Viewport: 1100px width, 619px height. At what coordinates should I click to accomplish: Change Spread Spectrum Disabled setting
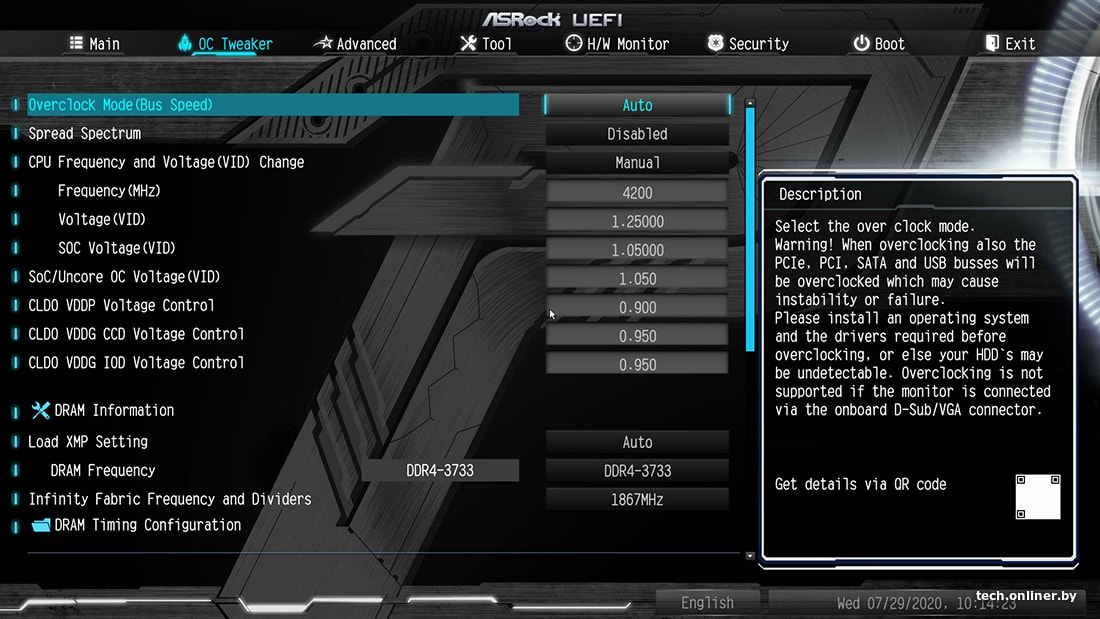637,134
